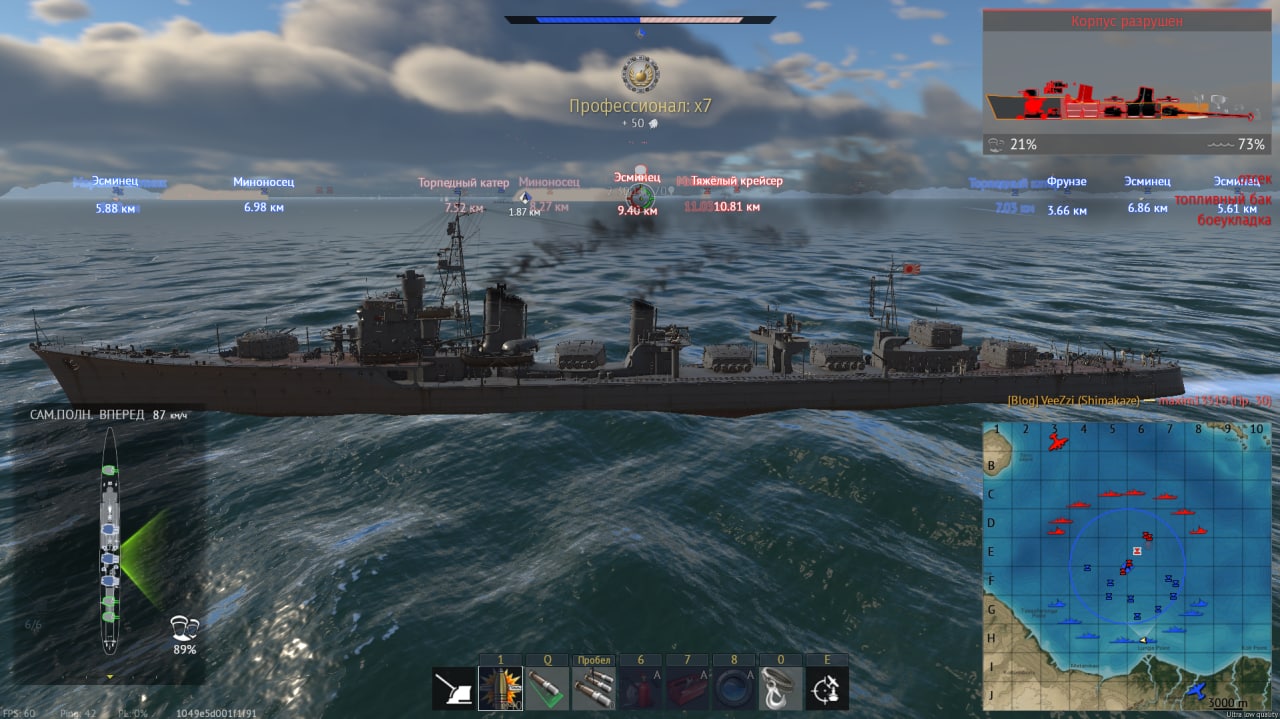Activate the porthole unwatering pump action
Image resolution: width=1280 pixels, height=719 pixels.
click(x=733, y=689)
